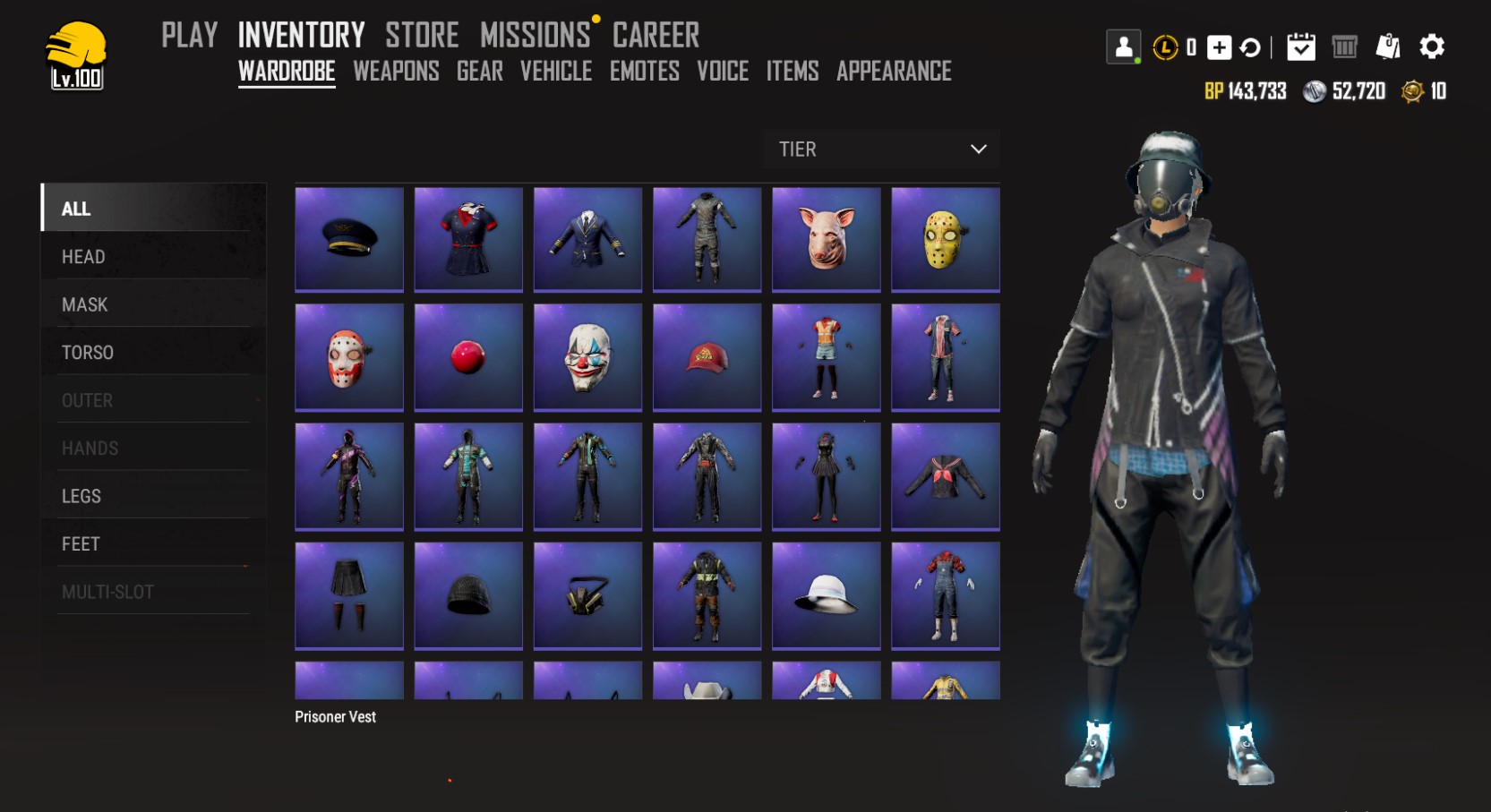Viewport: 1491px width, 812px height.
Task: Go to the Store section
Action: point(422,35)
